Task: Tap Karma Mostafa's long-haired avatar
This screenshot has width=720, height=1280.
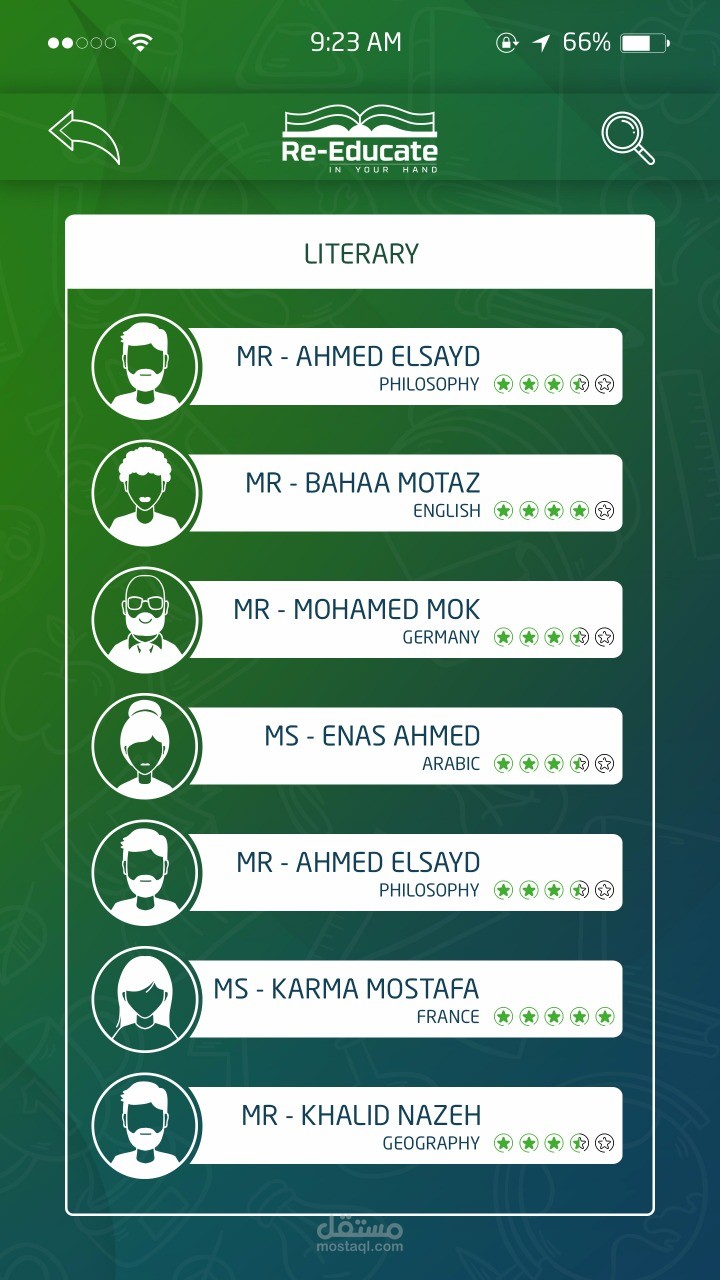Action: (146, 999)
